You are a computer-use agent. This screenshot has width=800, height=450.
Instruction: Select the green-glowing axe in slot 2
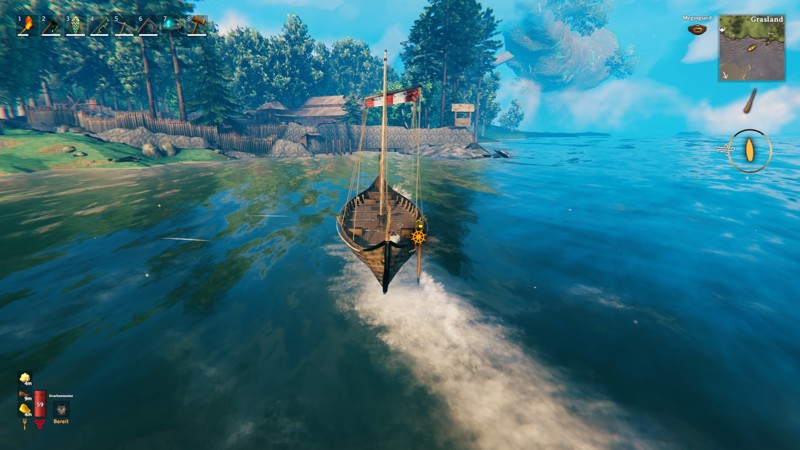[50, 24]
